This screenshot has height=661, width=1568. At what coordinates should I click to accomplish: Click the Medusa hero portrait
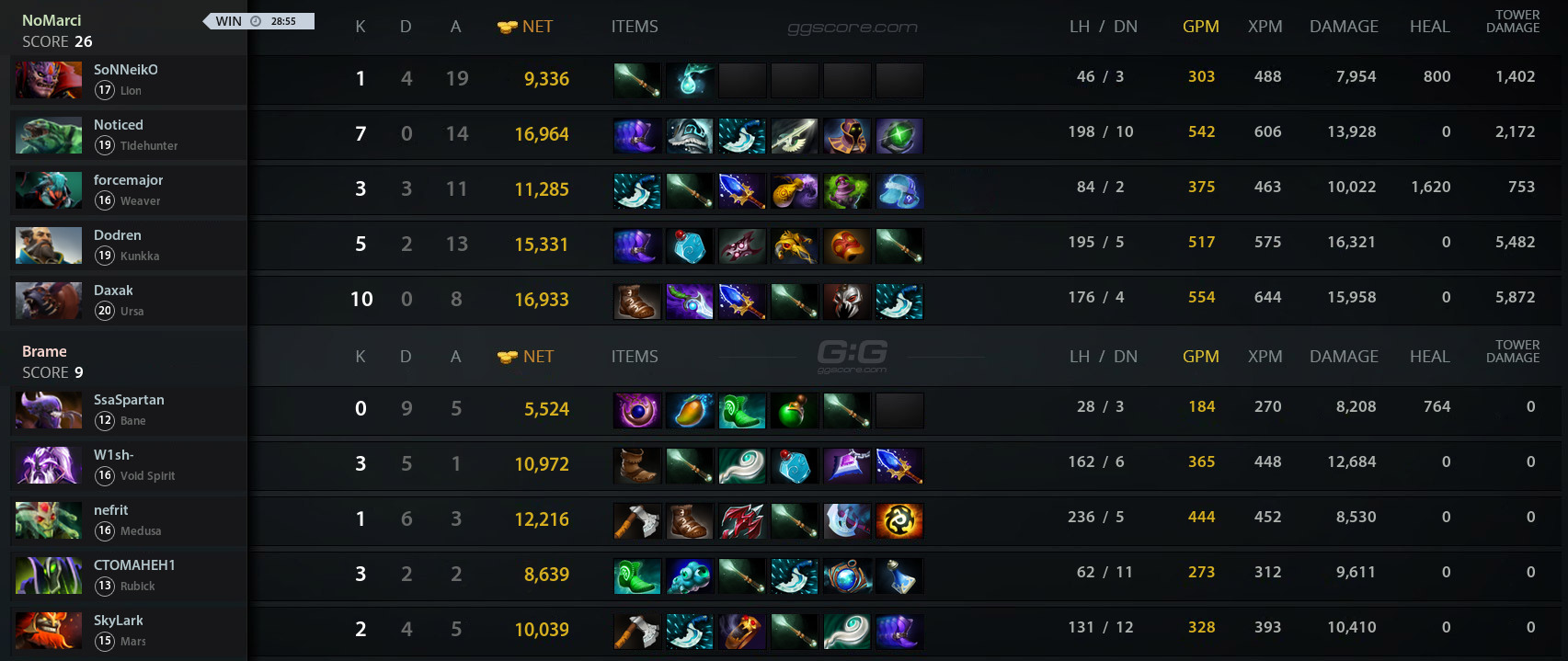pos(49,520)
